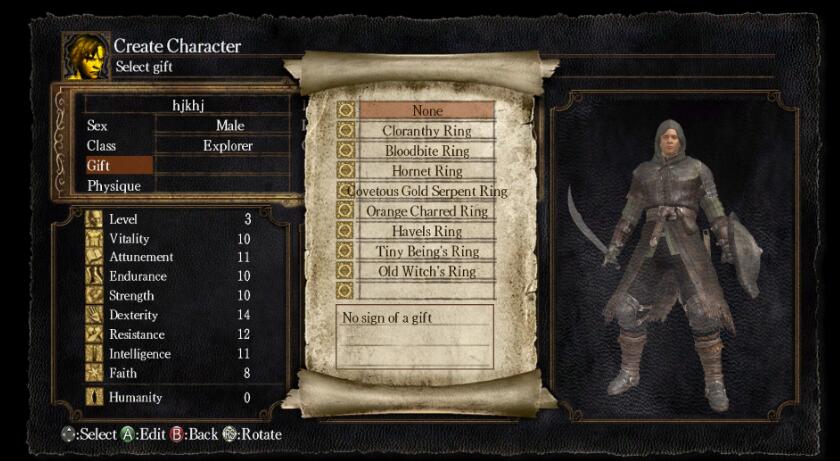Choose the Covetous Gold Serpent Ring
This screenshot has width=840, height=461.
(x=427, y=191)
